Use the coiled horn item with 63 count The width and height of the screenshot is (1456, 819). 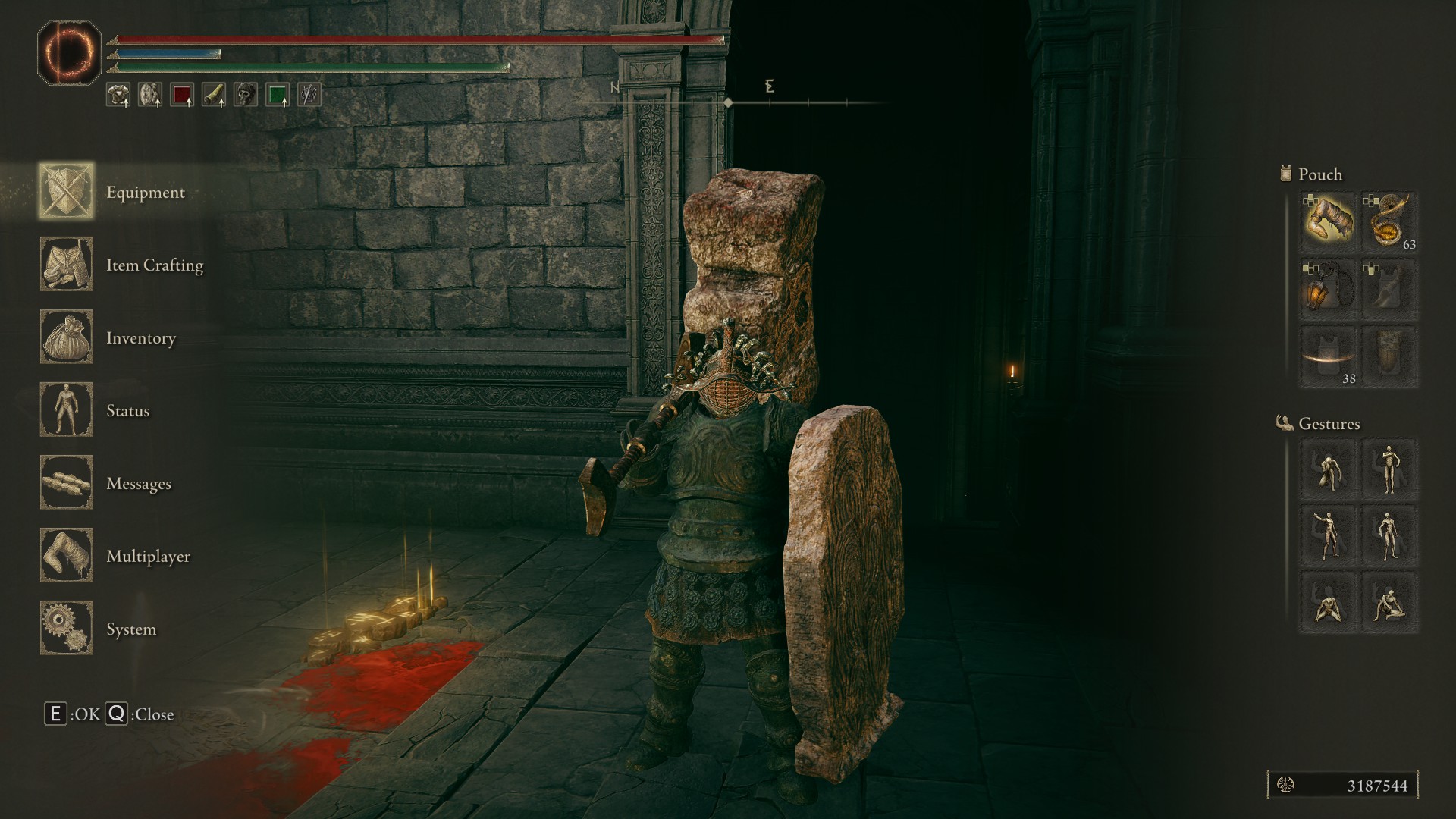(x=1389, y=221)
